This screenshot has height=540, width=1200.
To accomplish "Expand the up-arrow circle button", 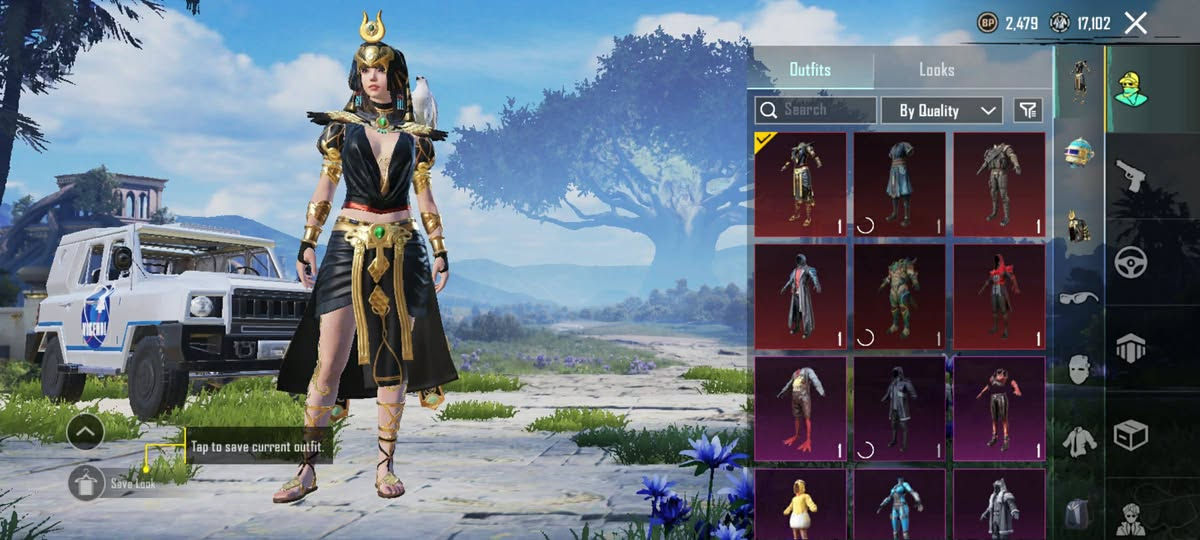I will click(x=86, y=432).
